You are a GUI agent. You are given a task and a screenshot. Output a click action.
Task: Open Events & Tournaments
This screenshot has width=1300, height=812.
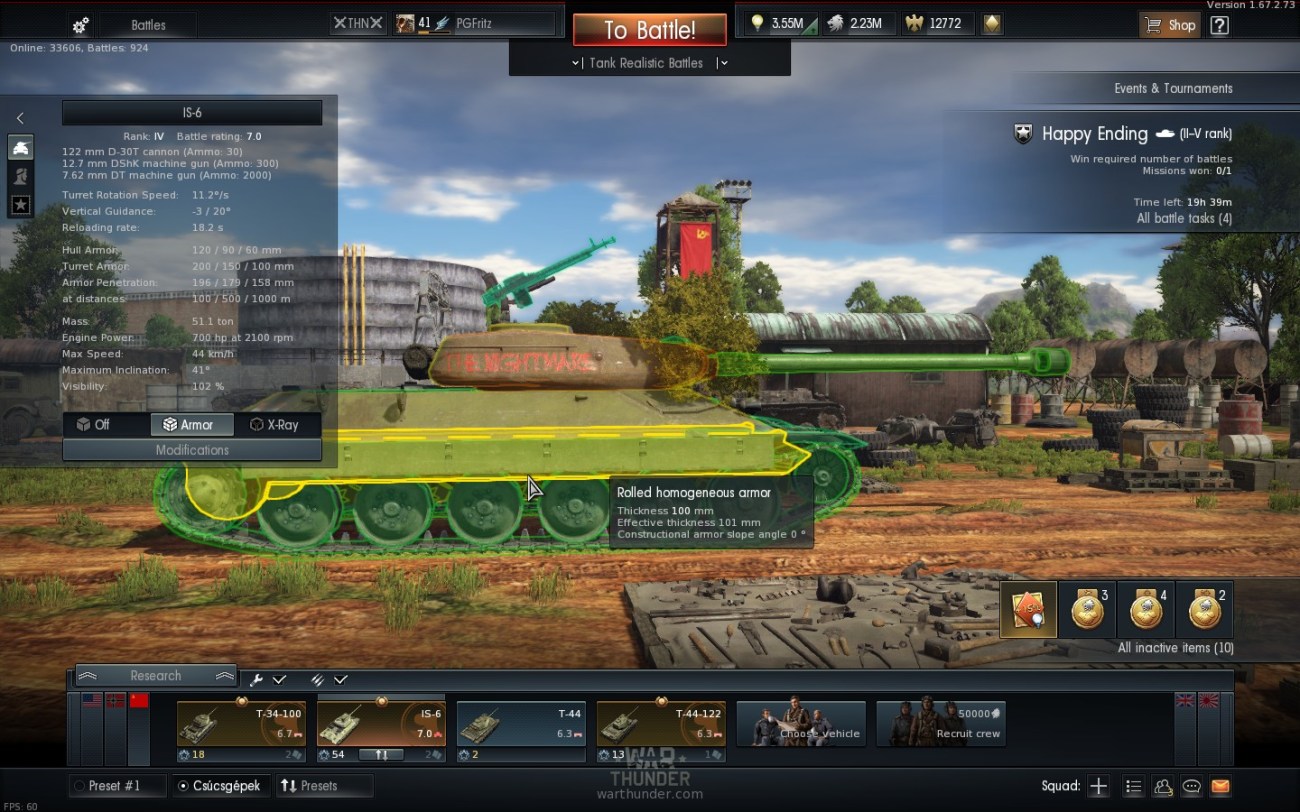1173,88
